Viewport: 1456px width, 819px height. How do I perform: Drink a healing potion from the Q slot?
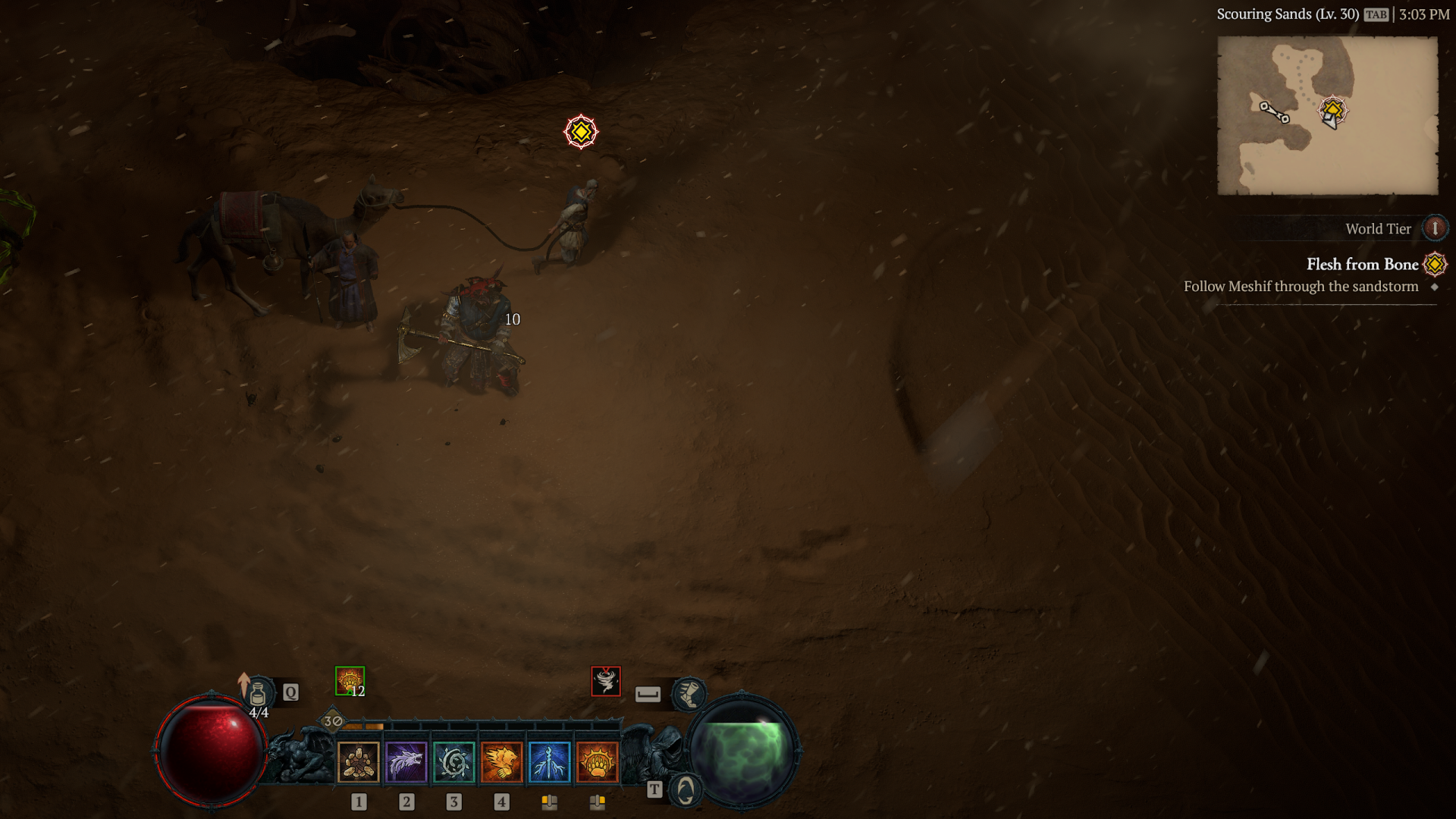[259, 692]
